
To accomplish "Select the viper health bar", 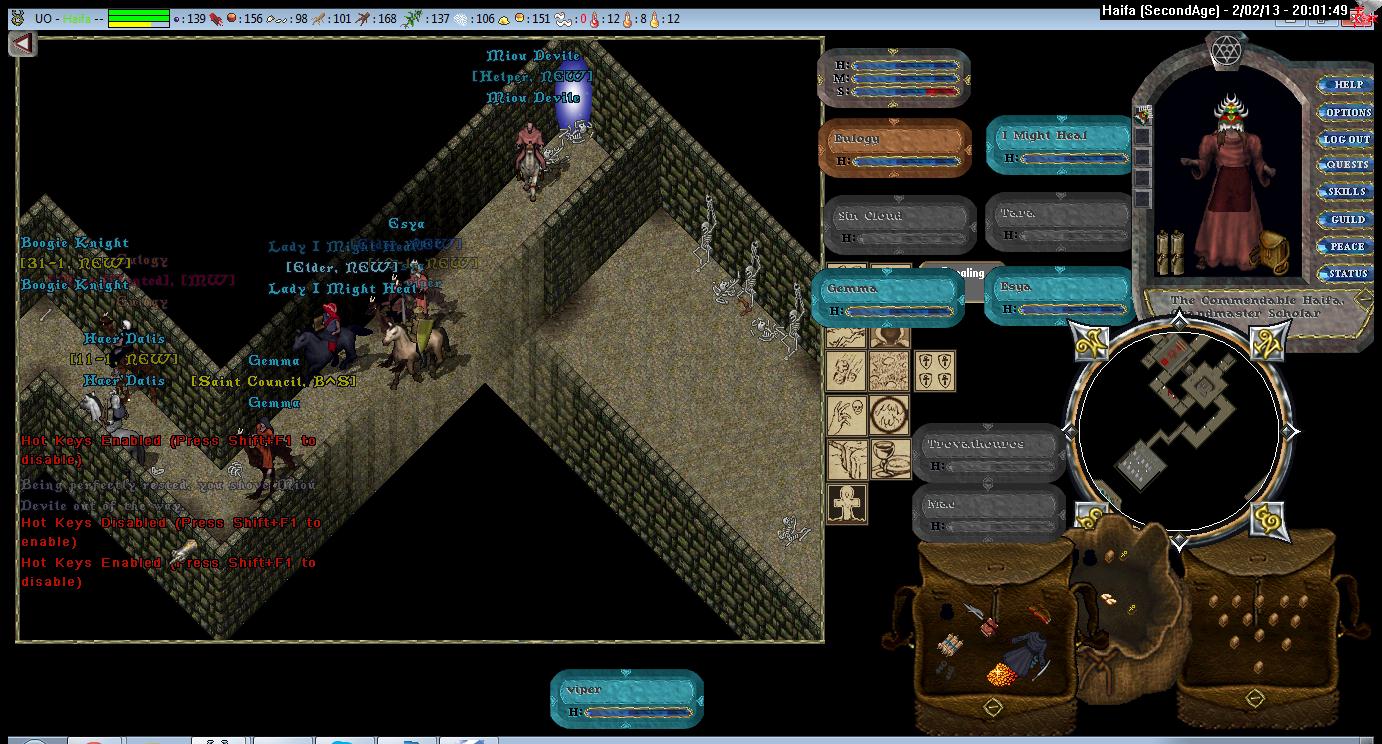I will pos(627,699).
